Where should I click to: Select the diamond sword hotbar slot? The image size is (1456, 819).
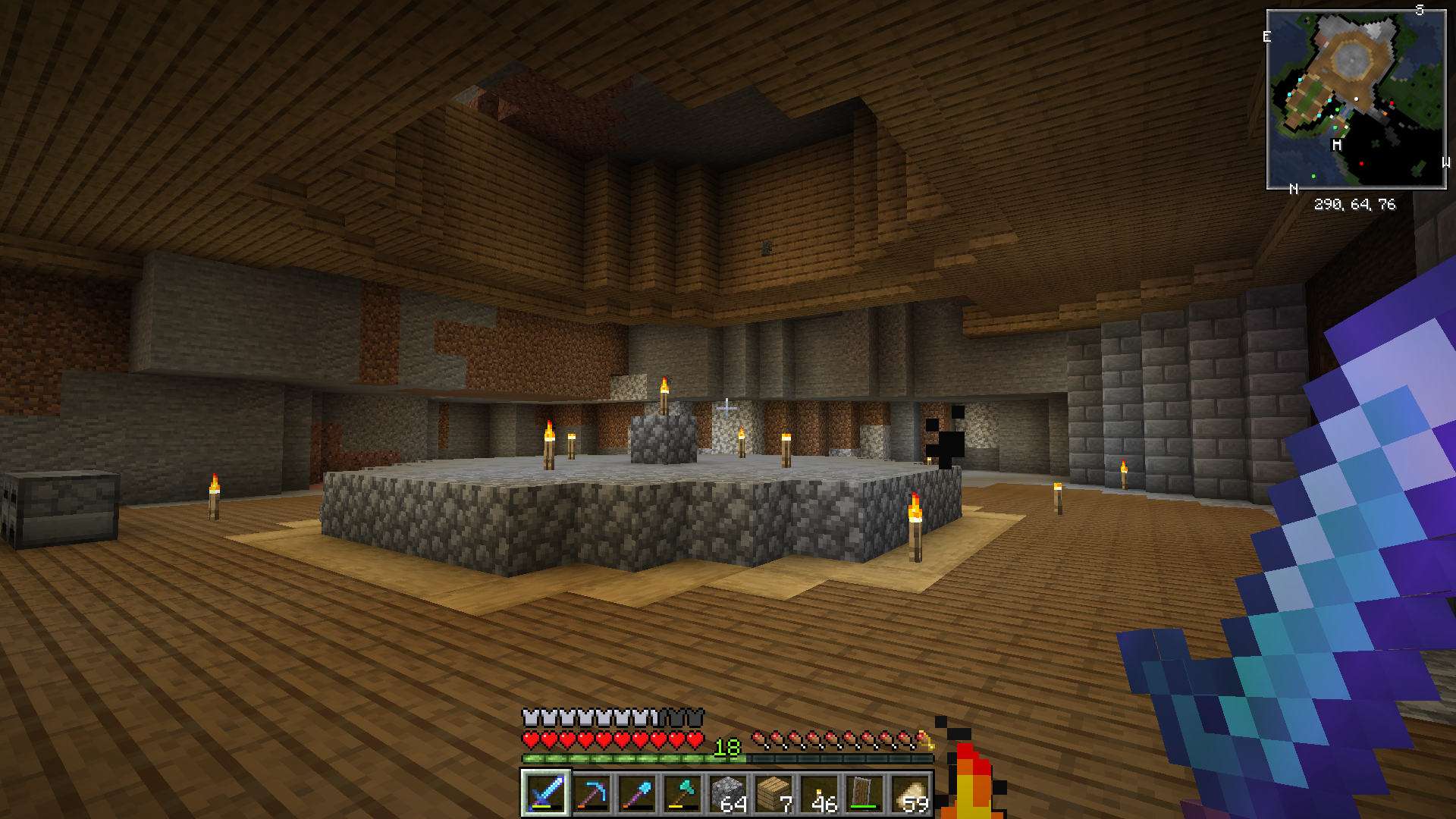545,793
